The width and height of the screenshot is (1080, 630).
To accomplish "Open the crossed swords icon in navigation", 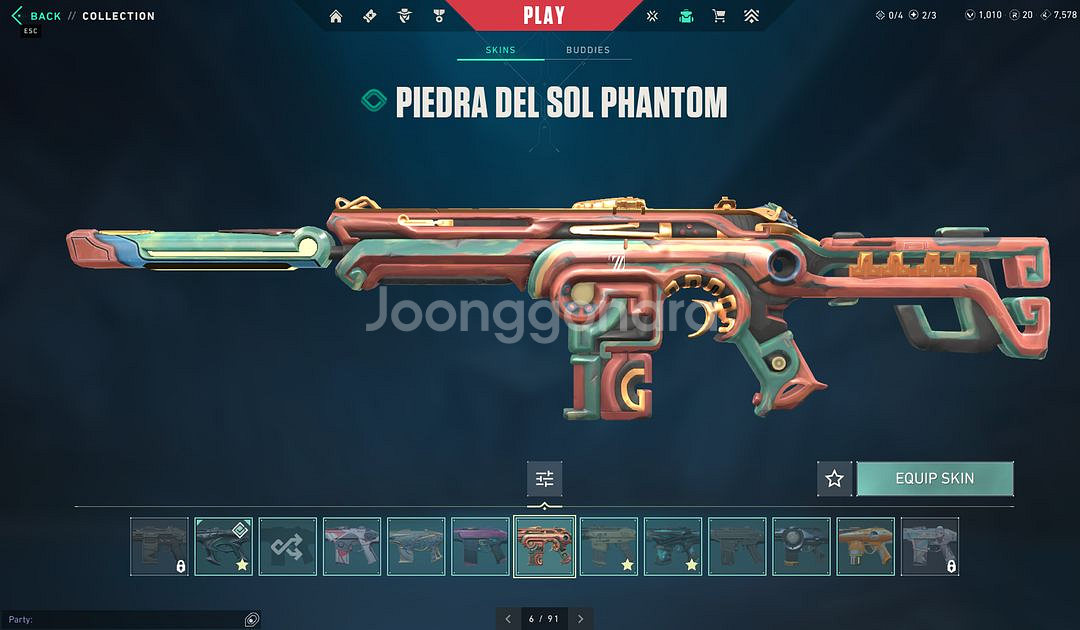I will (x=652, y=16).
